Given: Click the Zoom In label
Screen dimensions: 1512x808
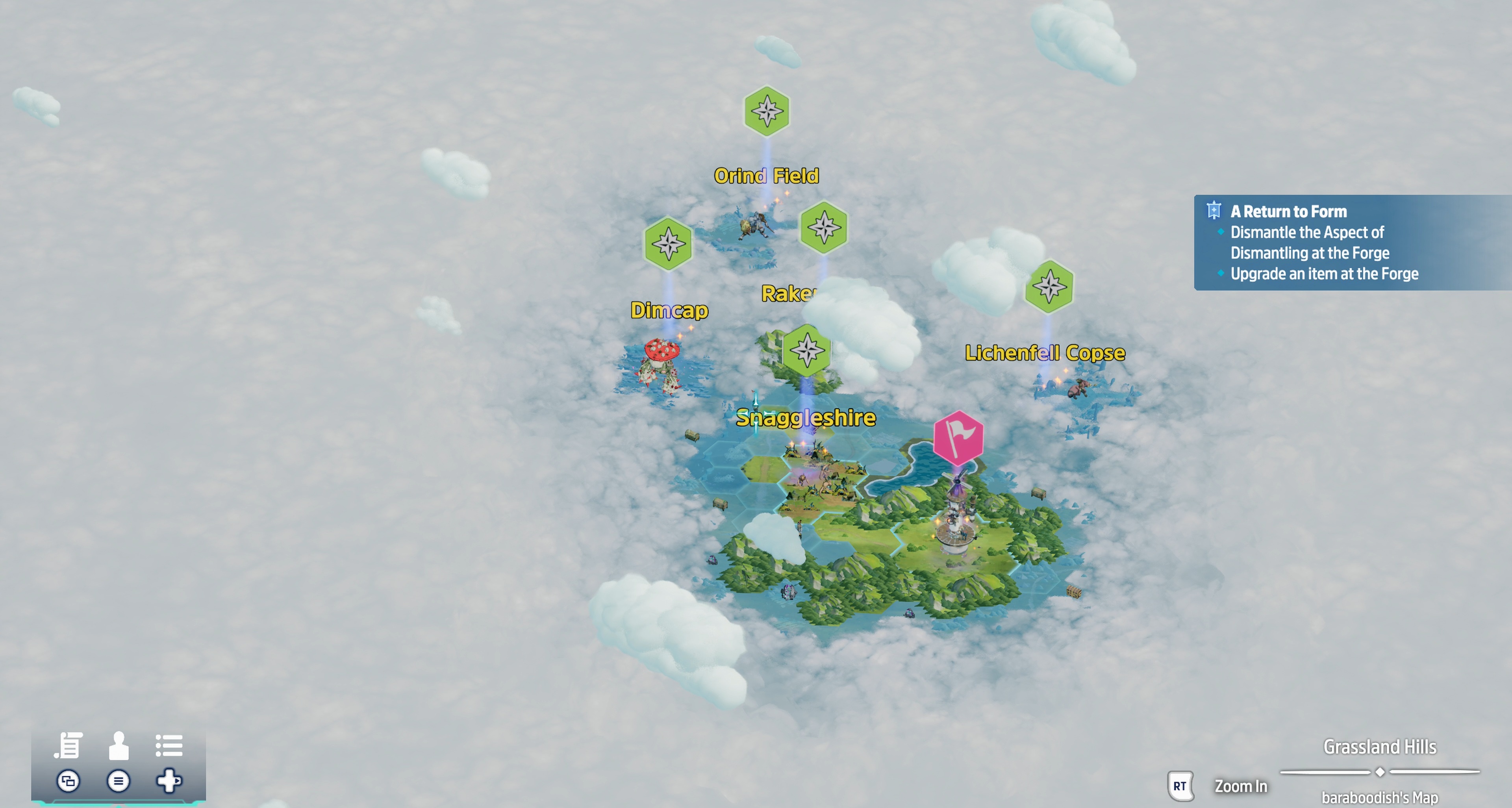Looking at the screenshot, I should pyautogui.click(x=1240, y=786).
